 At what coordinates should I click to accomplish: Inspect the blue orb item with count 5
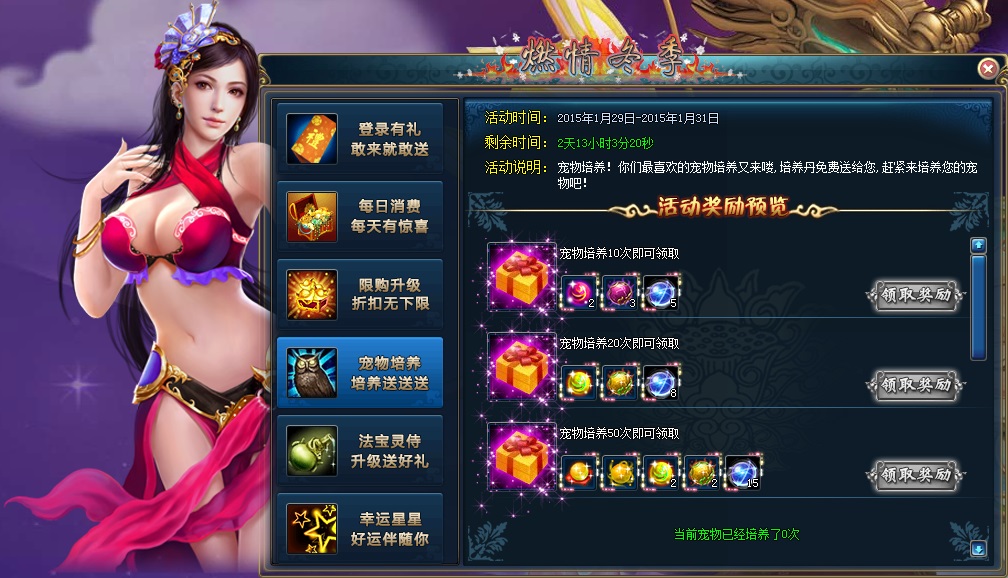661,293
